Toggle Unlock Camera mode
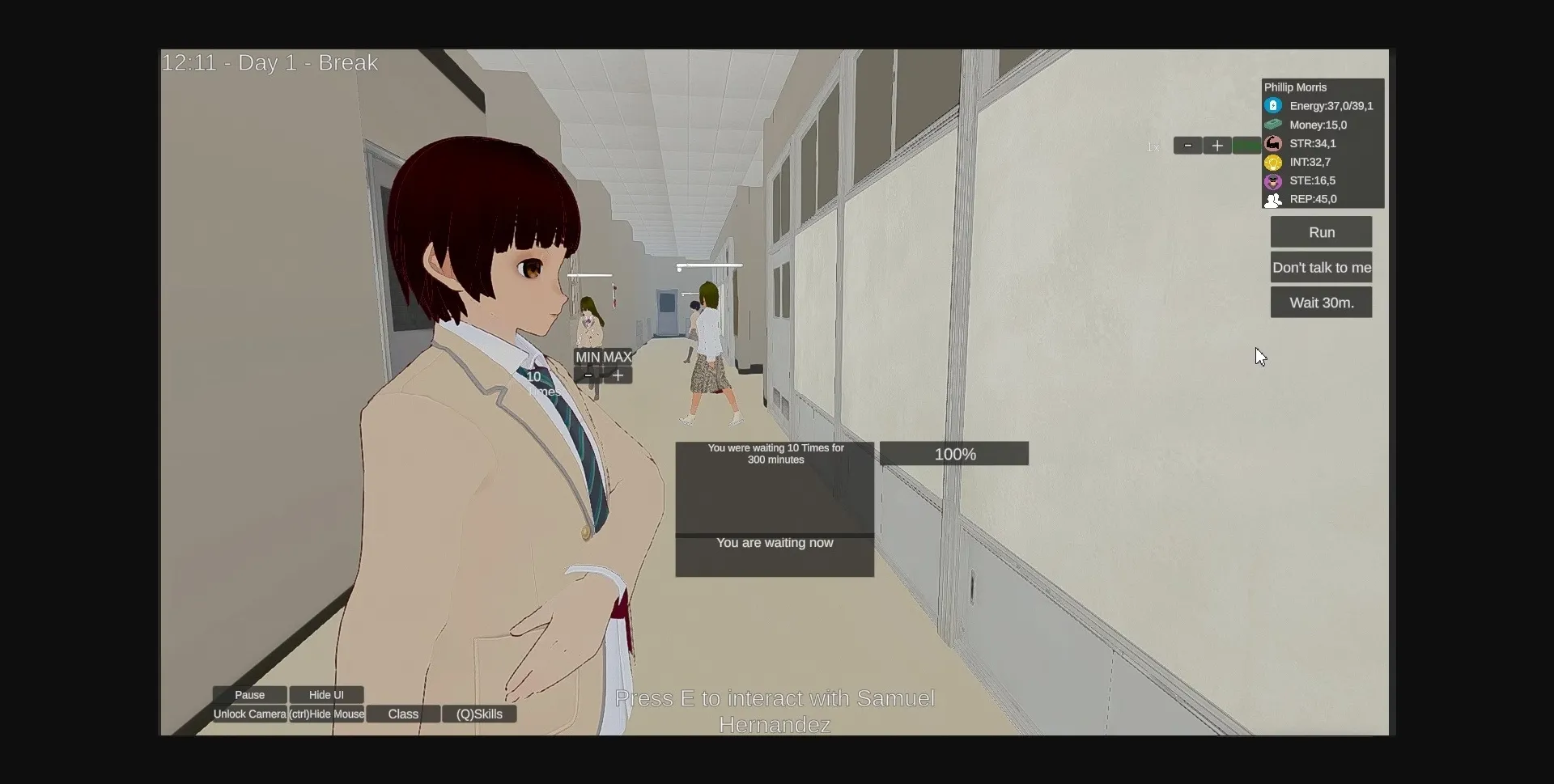This screenshot has height=784, width=1554. point(248,714)
